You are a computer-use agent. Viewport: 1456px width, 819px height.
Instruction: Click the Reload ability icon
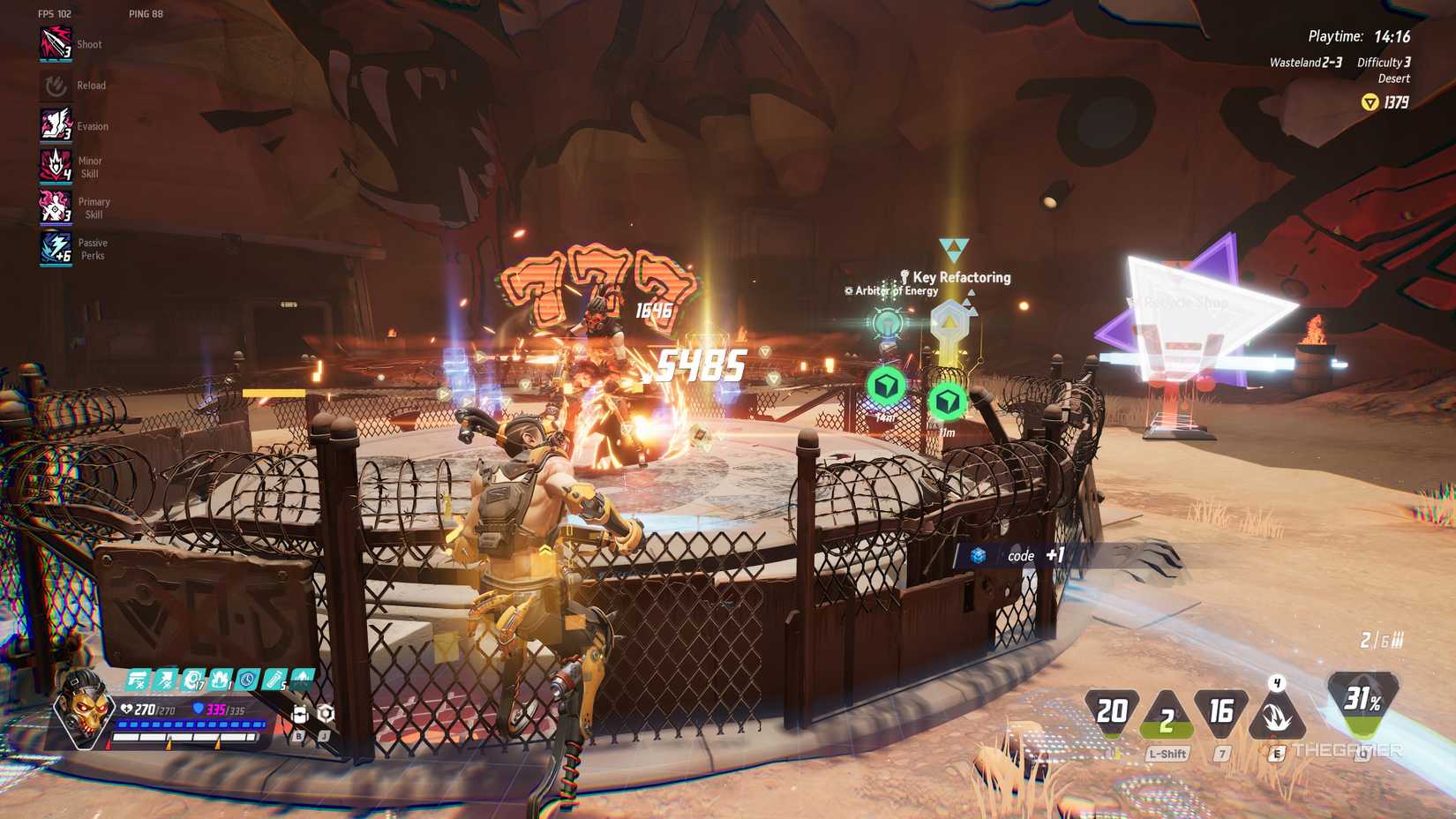tap(53, 85)
